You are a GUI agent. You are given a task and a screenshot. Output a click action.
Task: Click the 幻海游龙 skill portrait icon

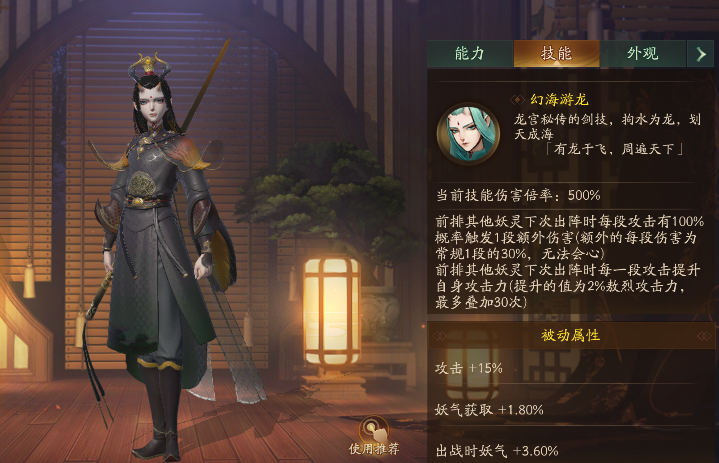469,135
